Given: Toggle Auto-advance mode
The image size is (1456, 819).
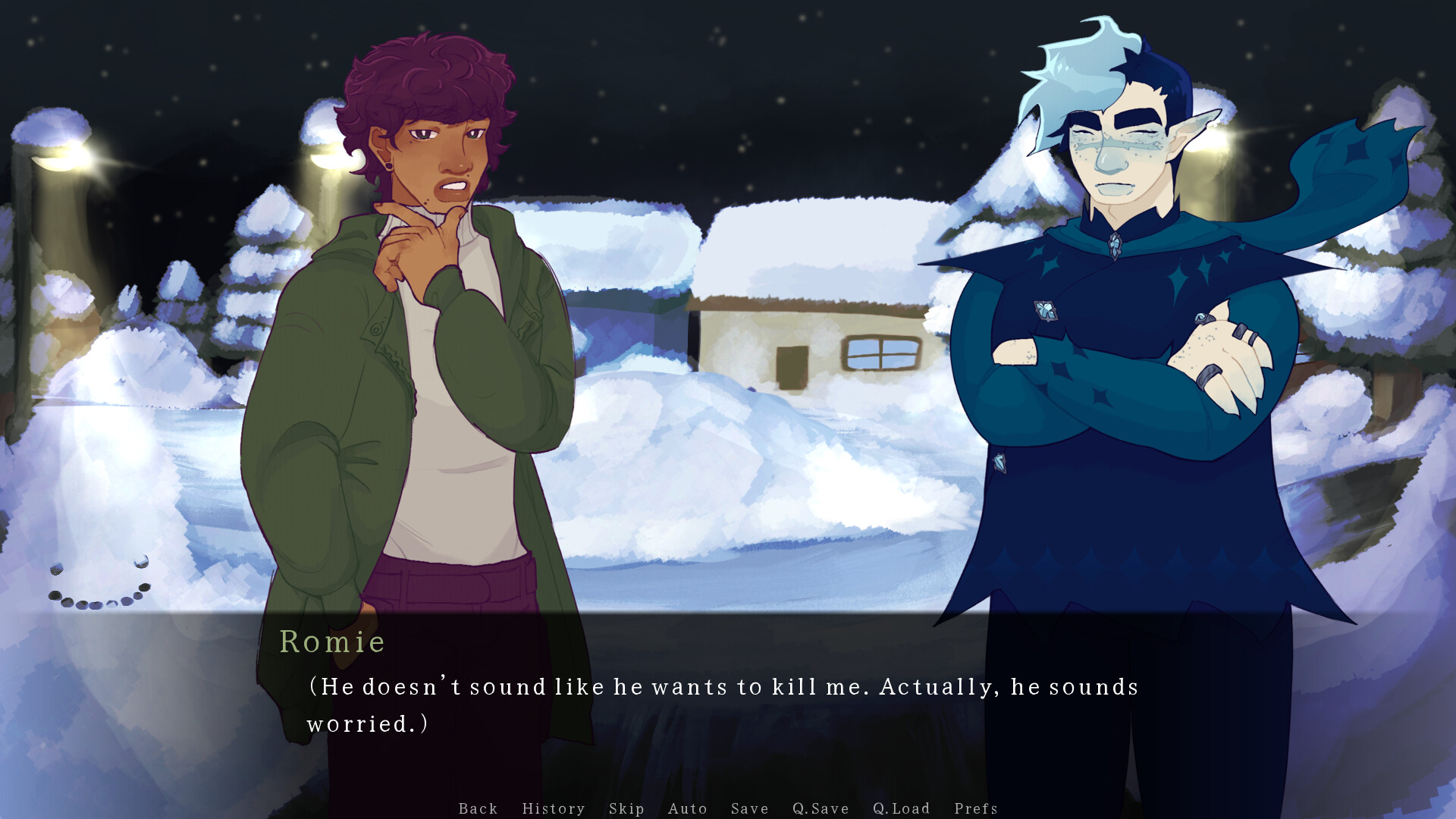Looking at the screenshot, I should click(x=687, y=808).
